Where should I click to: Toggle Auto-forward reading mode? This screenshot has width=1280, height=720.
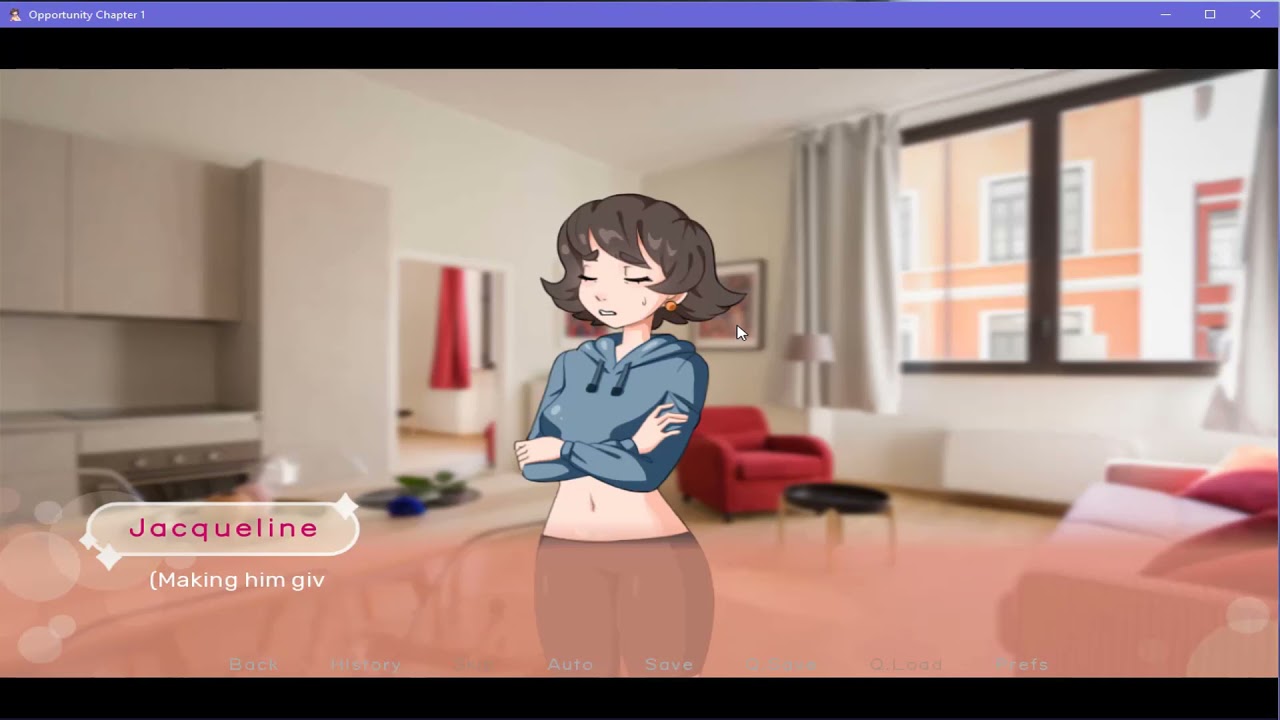click(570, 664)
